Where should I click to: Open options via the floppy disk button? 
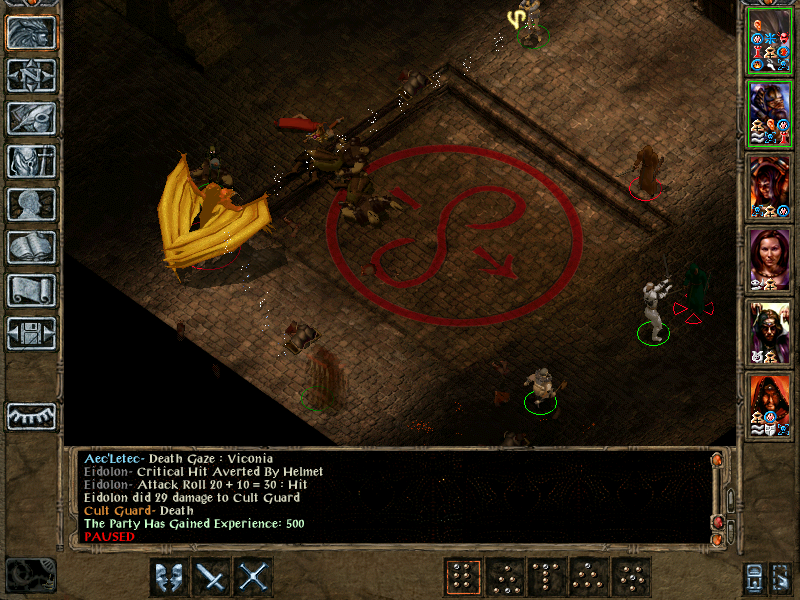pyautogui.click(x=31, y=333)
